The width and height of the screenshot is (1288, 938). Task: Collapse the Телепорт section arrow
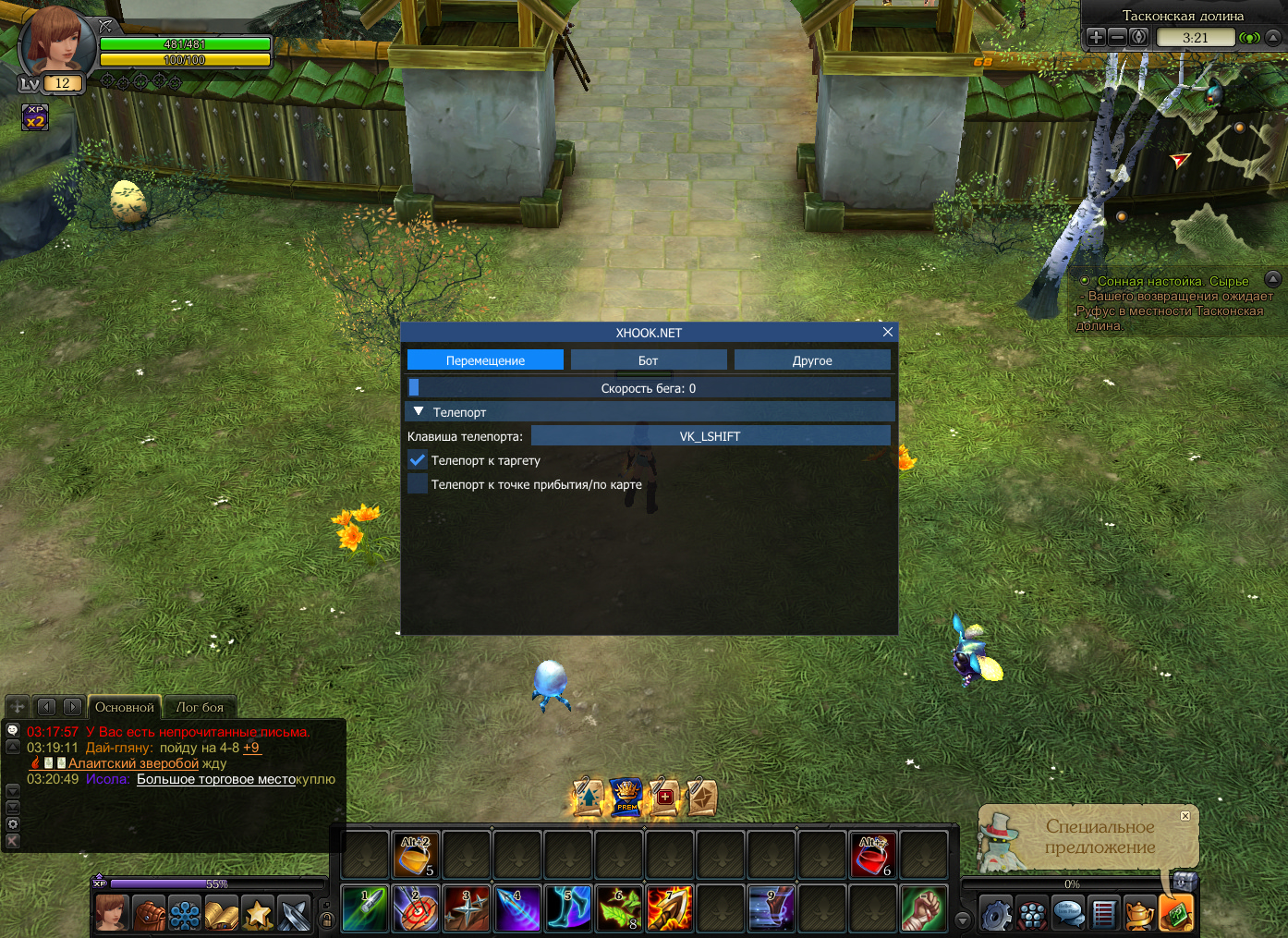[x=419, y=411]
